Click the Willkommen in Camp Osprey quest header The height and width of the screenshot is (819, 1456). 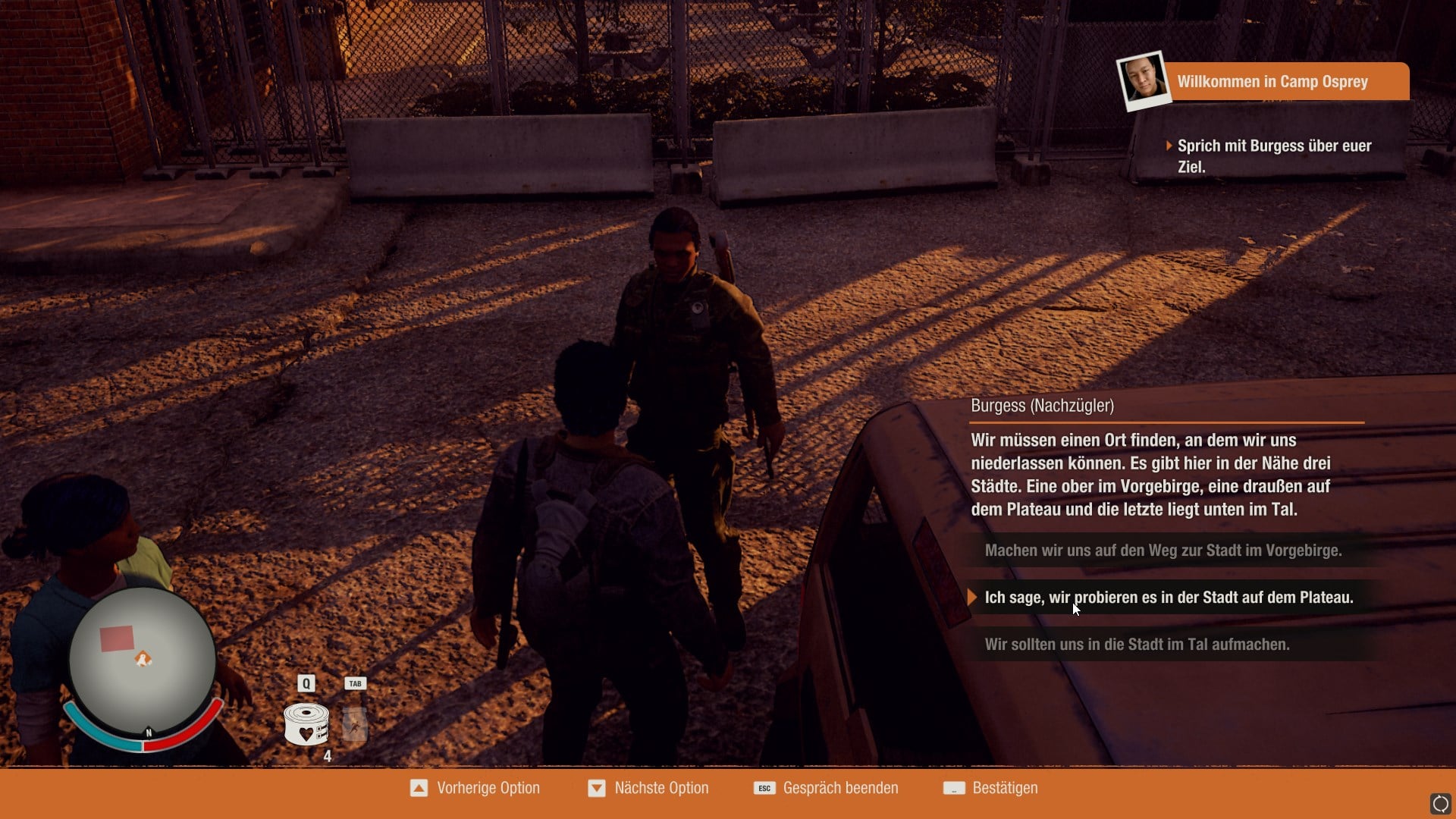[x=1272, y=82]
